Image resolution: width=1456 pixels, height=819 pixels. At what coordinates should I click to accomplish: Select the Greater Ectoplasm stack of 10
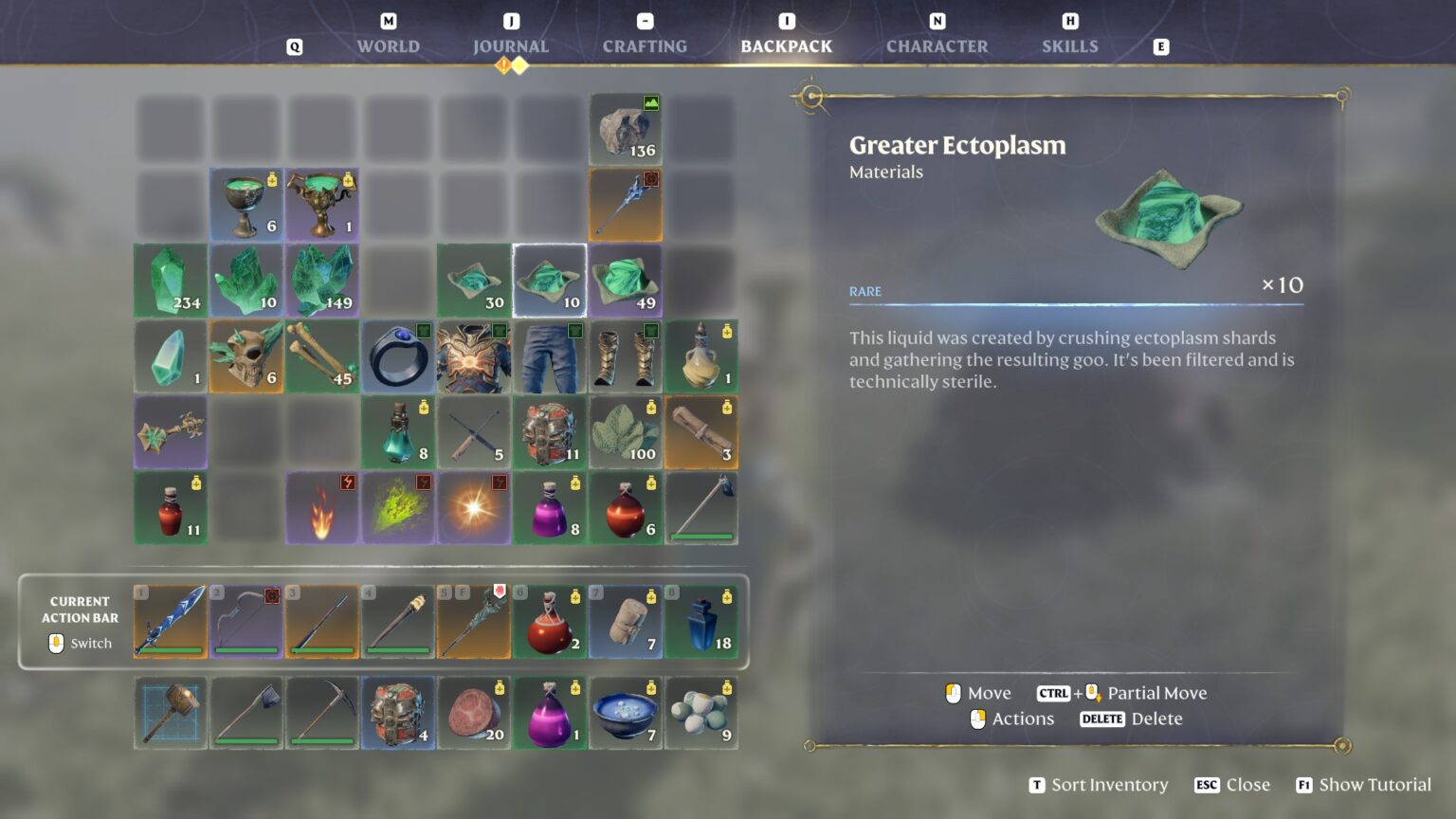click(x=550, y=280)
